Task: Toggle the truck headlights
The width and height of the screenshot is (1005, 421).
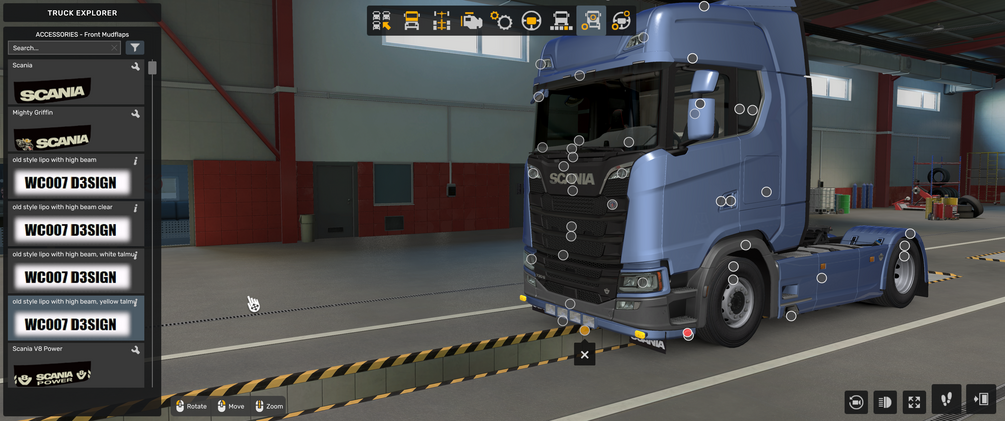Action: pyautogui.click(x=884, y=402)
